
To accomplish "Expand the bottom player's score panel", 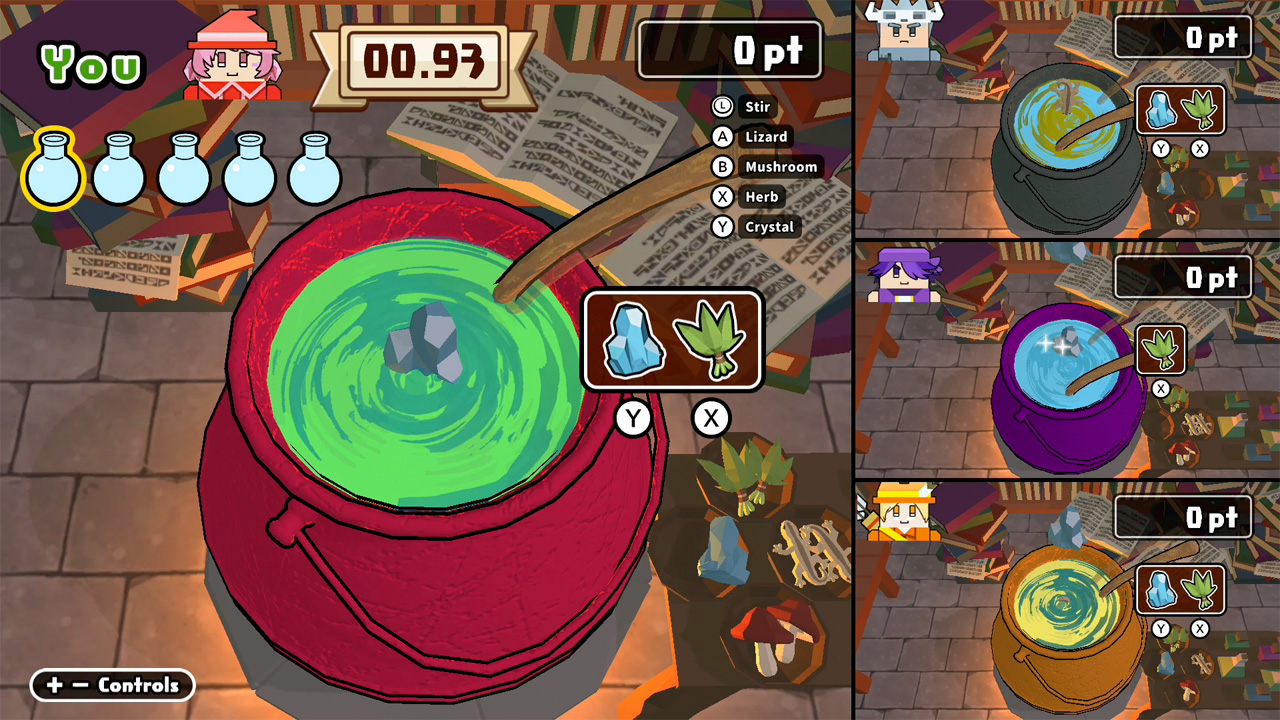I will [1183, 518].
